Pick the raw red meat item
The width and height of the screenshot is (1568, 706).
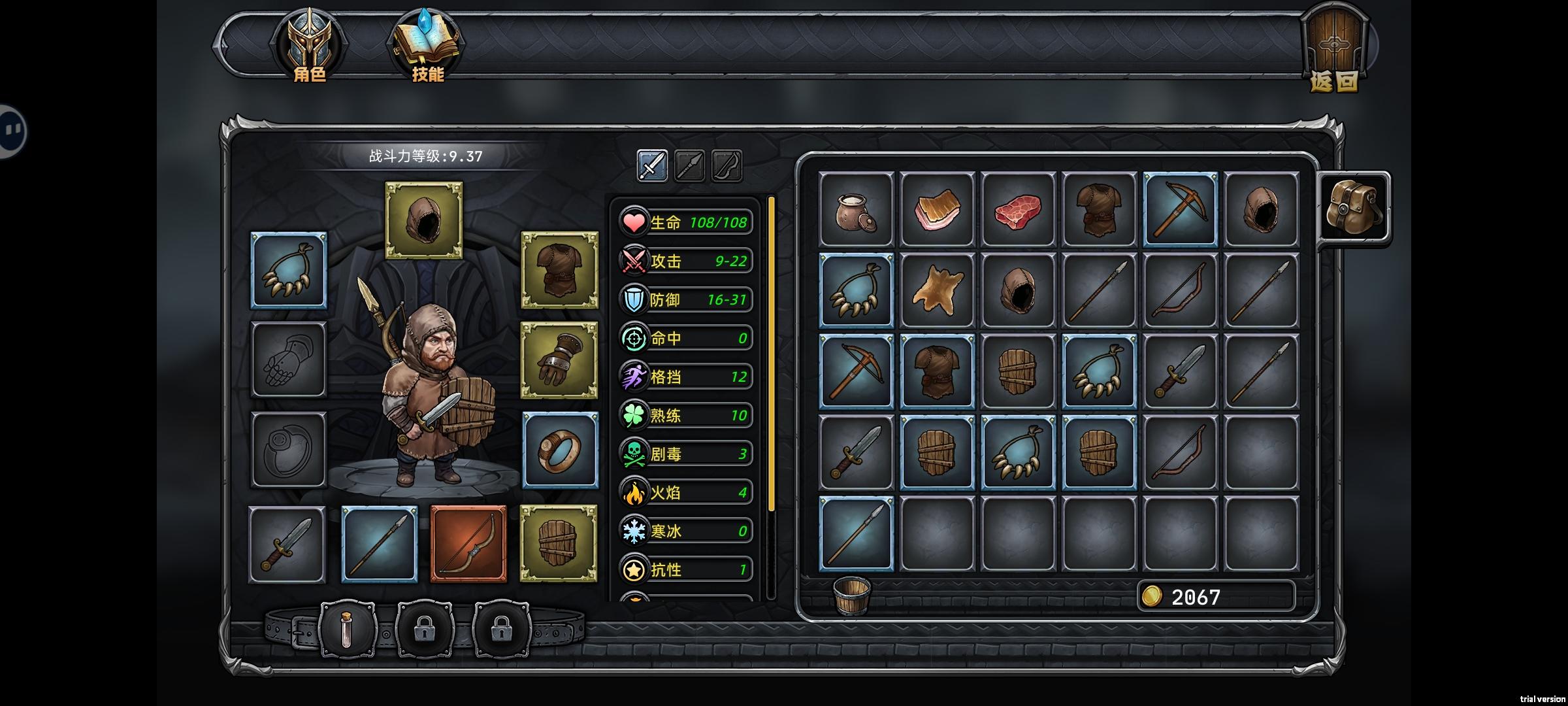(1018, 210)
